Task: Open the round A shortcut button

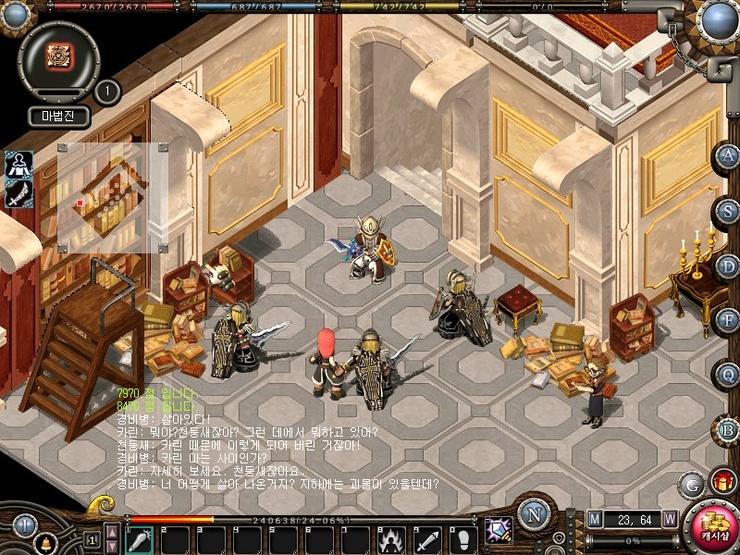Action: tap(727, 156)
